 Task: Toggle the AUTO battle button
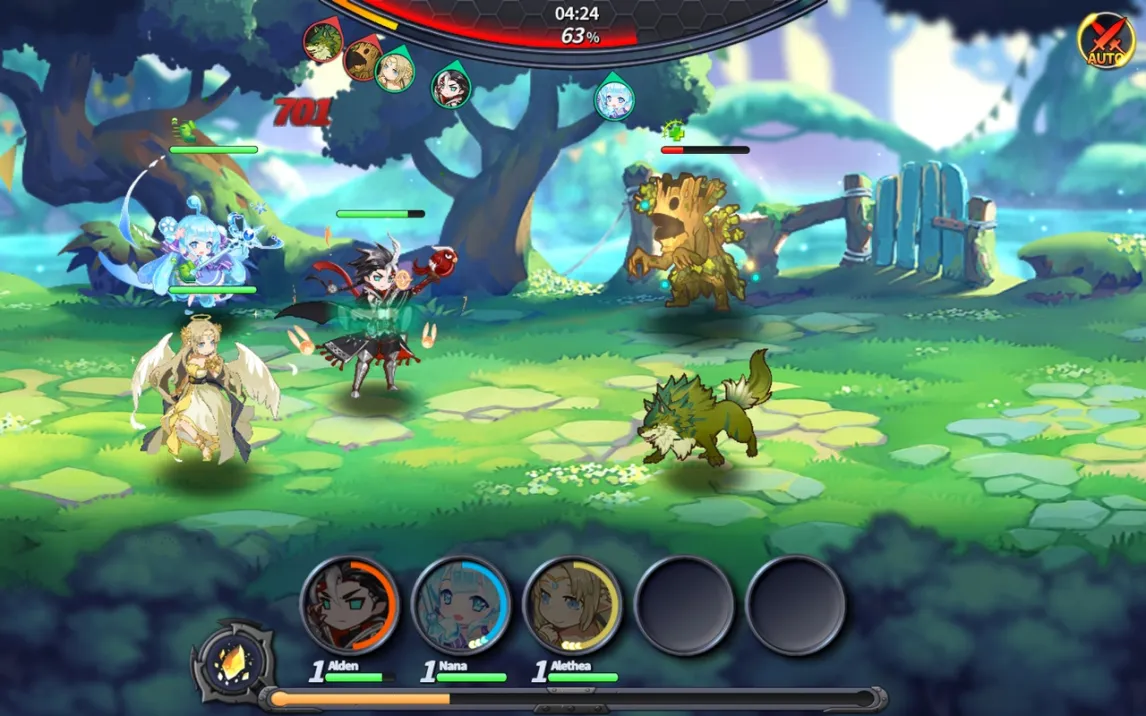(x=1104, y=40)
